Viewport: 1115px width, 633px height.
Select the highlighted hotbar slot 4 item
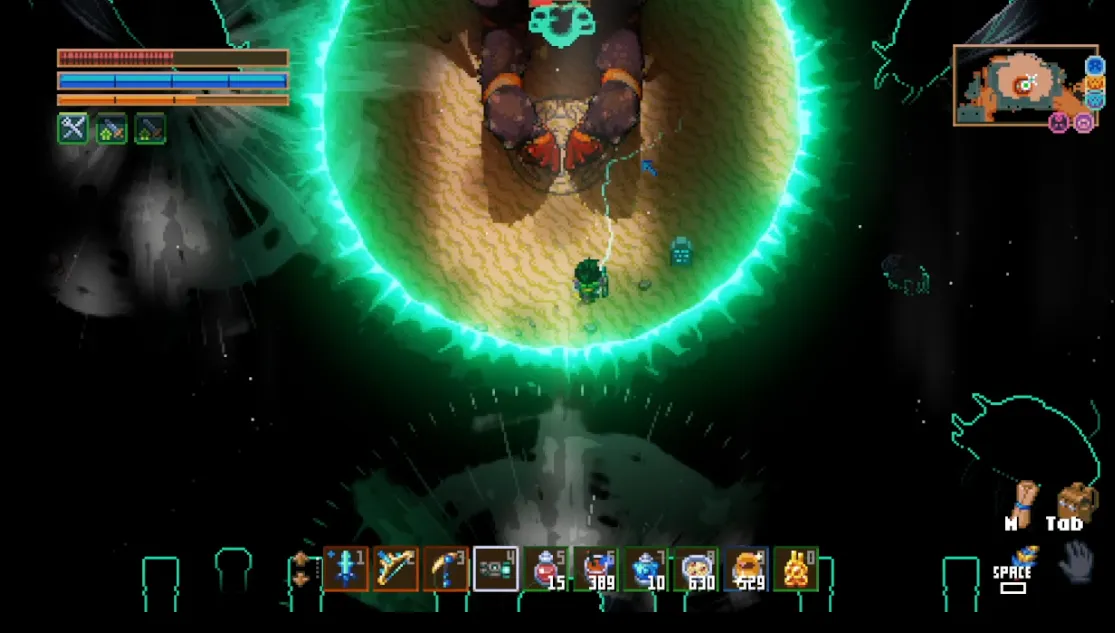496,569
